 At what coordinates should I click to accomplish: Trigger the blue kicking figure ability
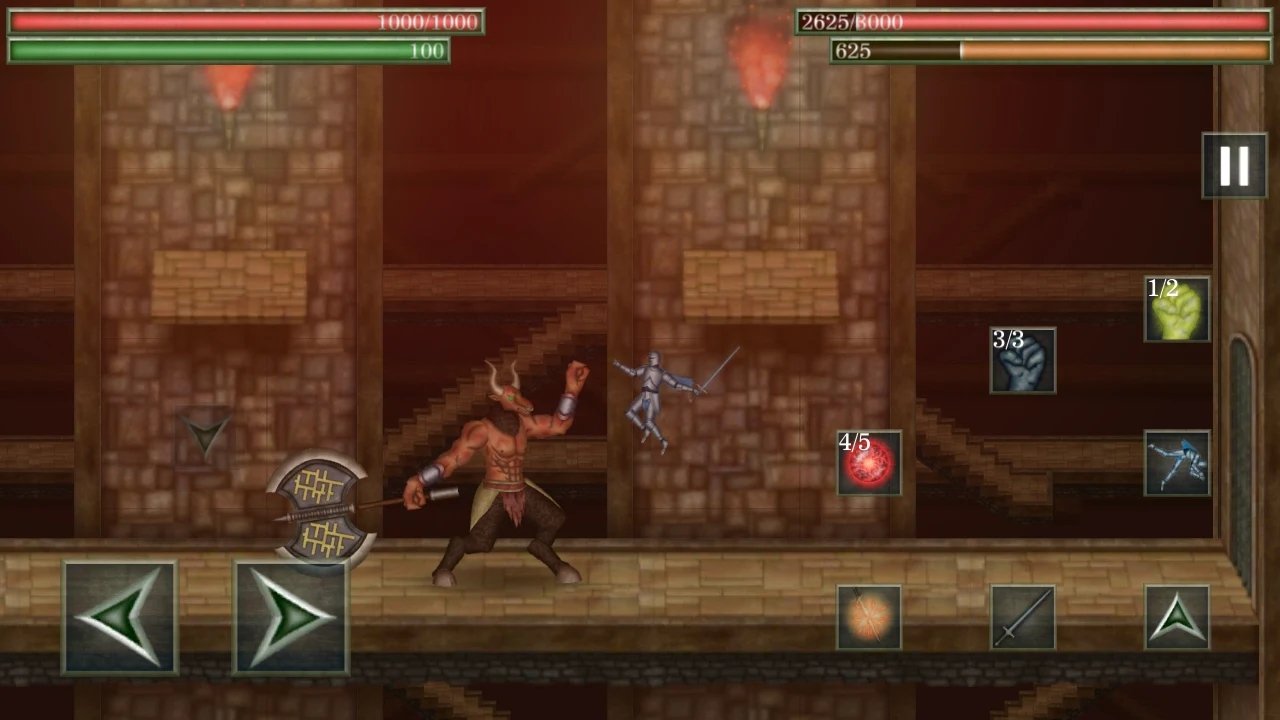click(1176, 465)
